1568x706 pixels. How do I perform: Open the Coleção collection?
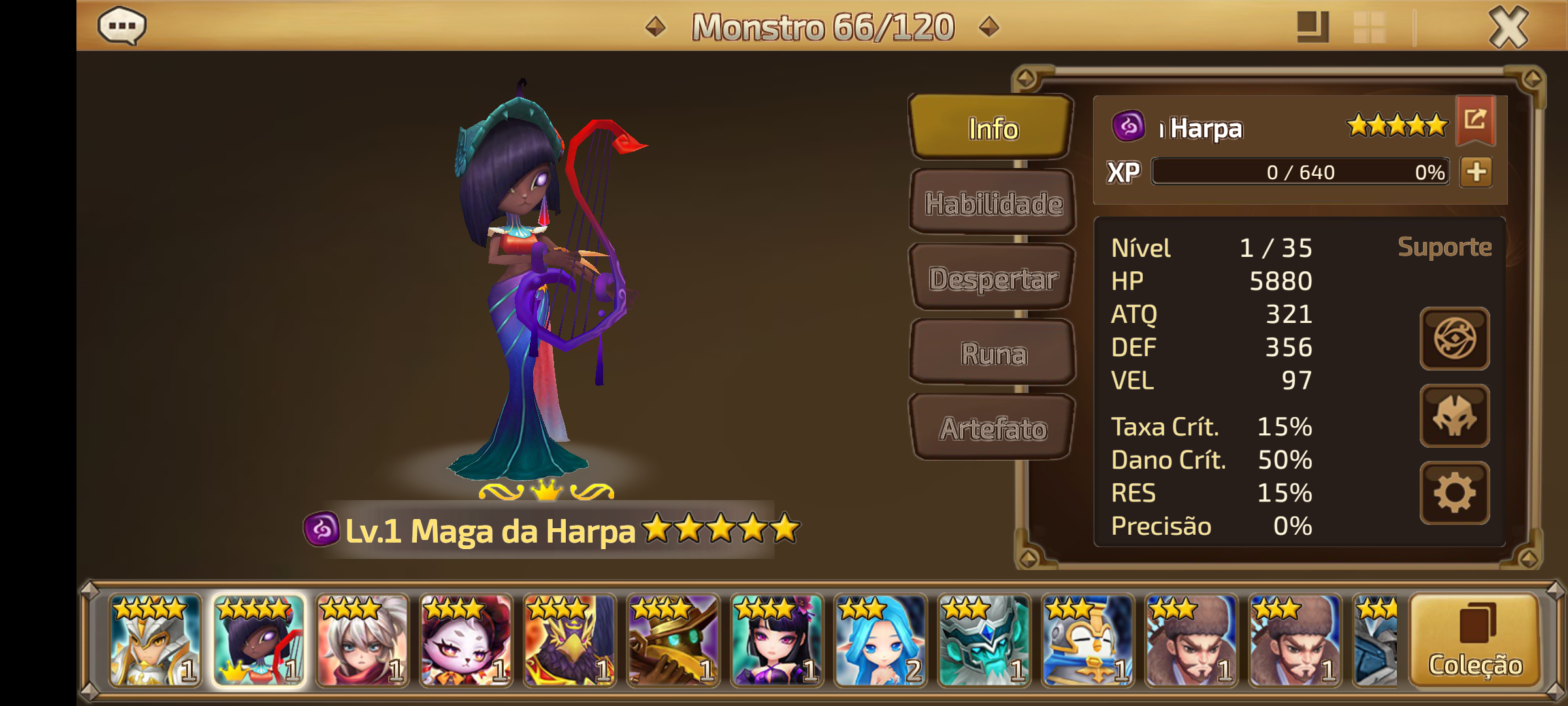click(1475, 641)
